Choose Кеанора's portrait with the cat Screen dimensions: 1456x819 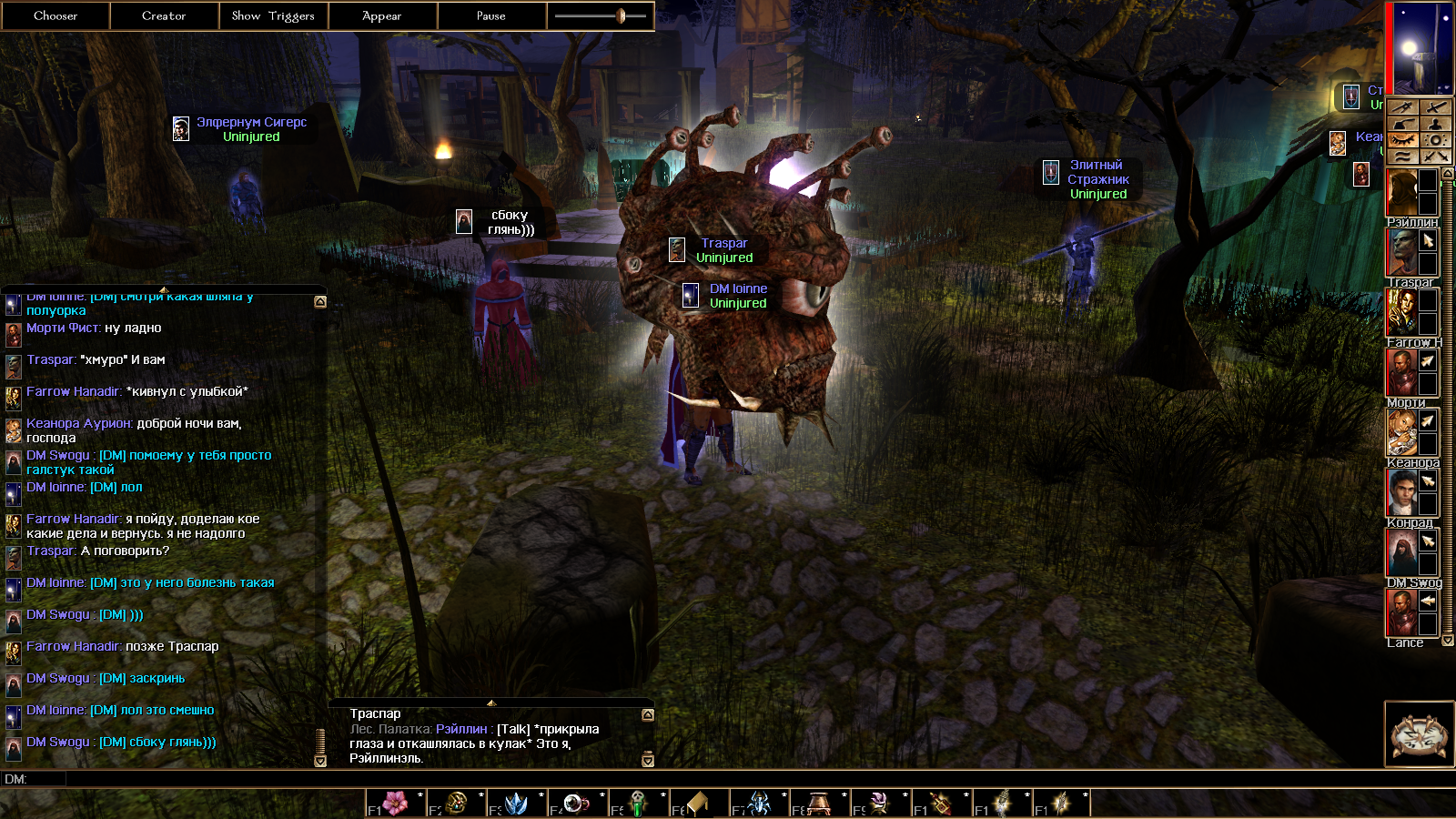point(1401,432)
